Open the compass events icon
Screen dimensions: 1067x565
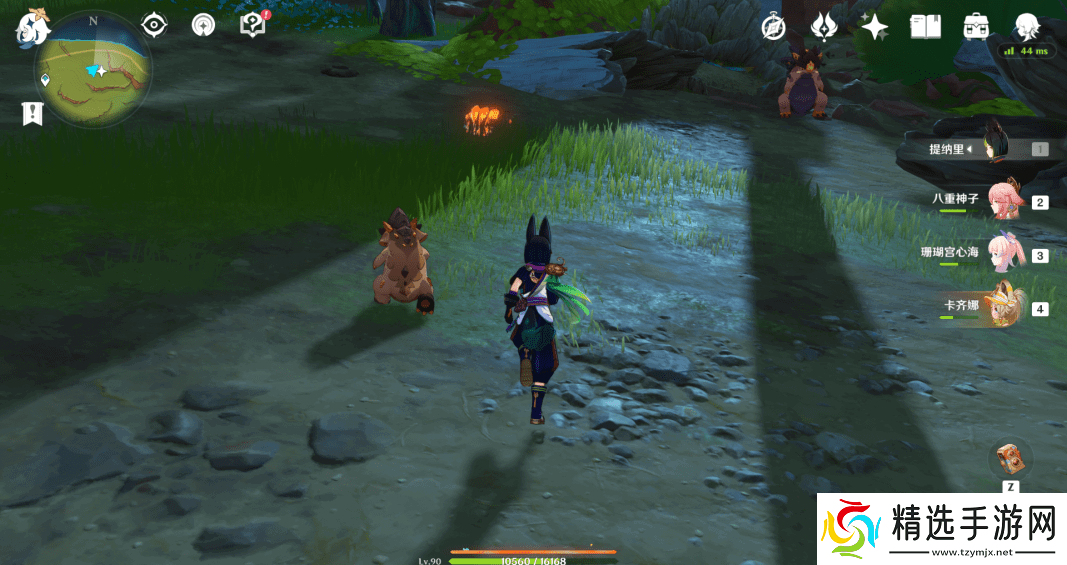(773, 26)
